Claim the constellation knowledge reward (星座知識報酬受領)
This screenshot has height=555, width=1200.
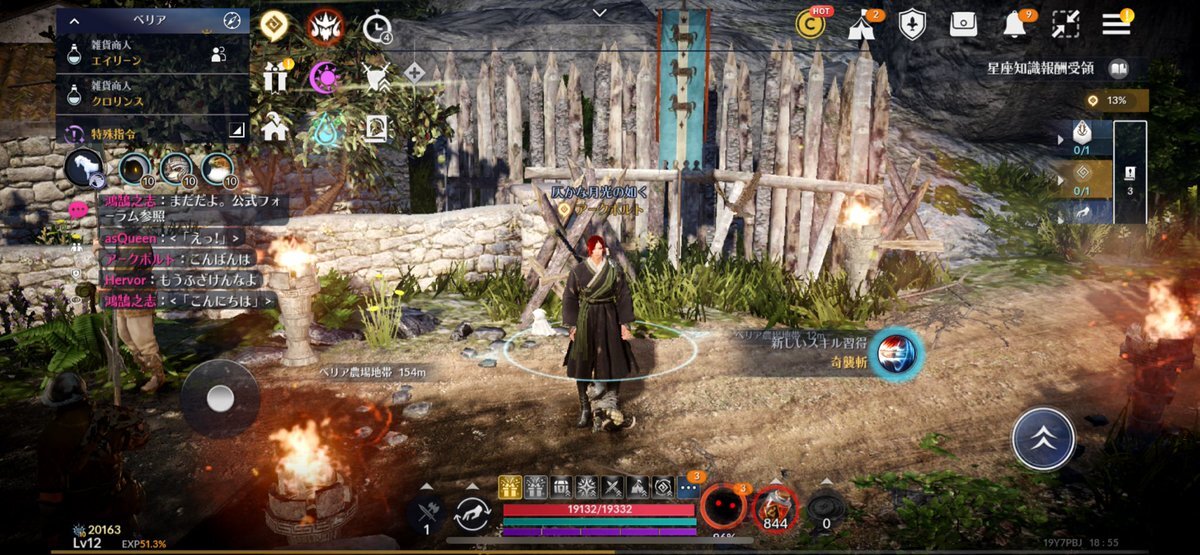coord(1058,69)
